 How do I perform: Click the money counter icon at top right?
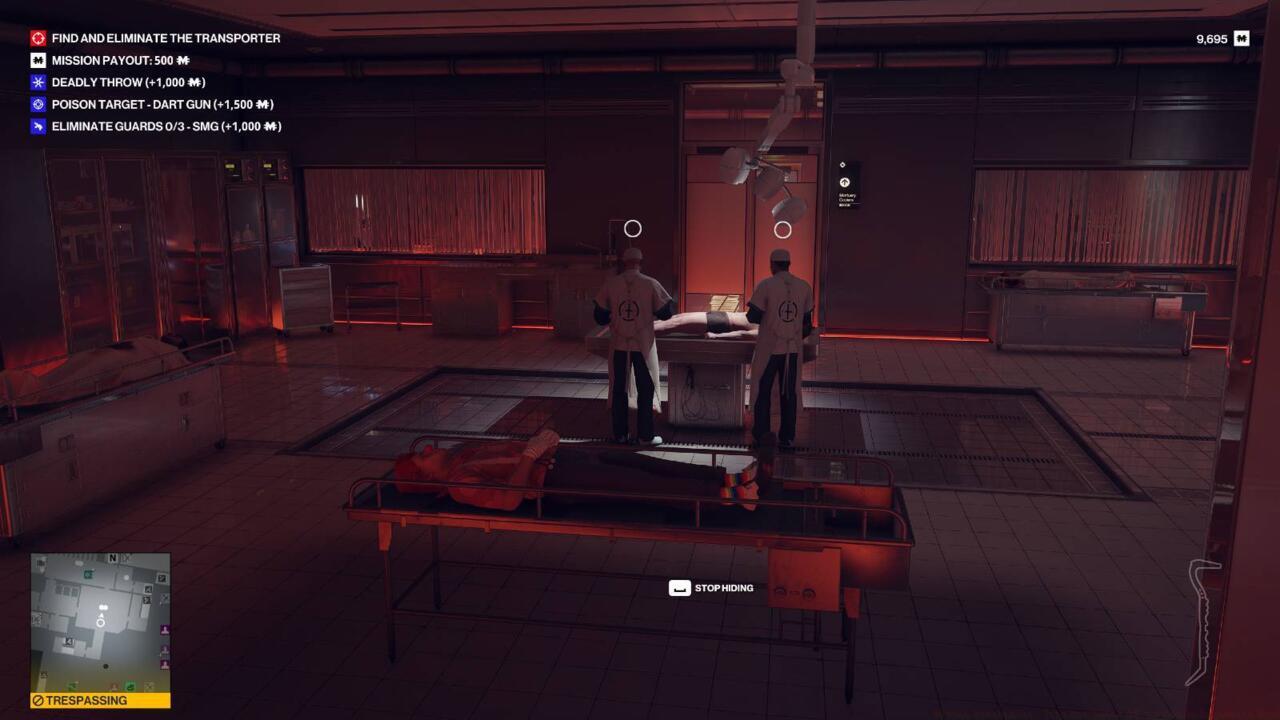(1239, 37)
